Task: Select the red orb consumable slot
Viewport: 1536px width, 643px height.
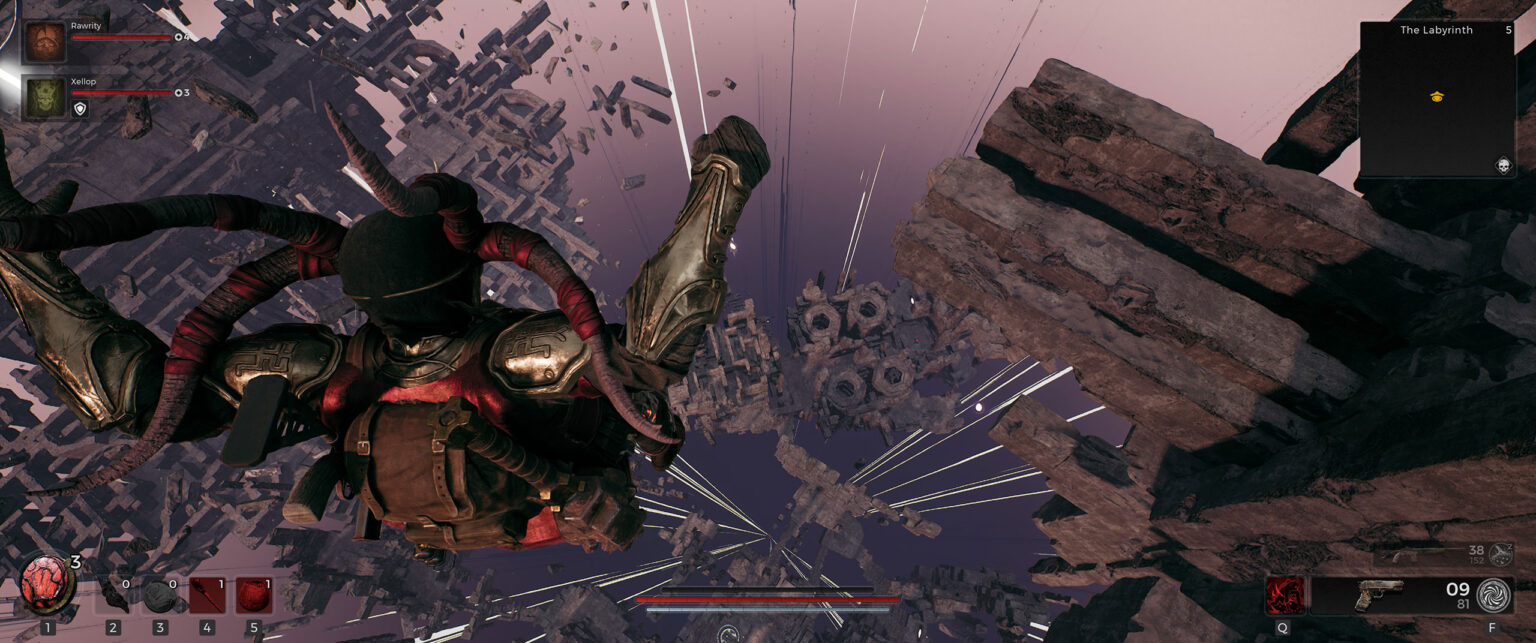Action: 253,595
